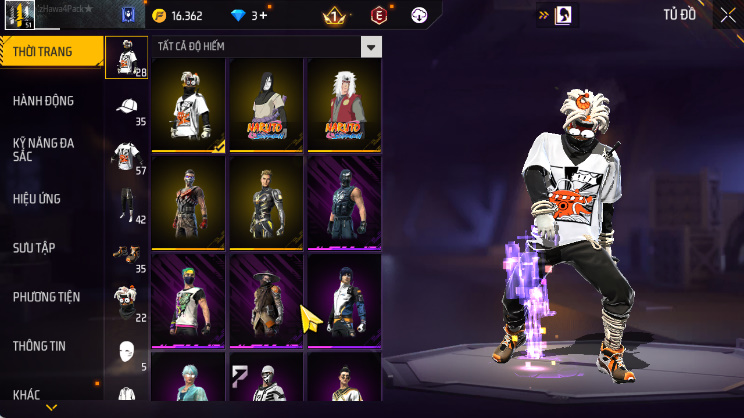Click the THỜI TRANG category

pyautogui.click(x=42, y=52)
